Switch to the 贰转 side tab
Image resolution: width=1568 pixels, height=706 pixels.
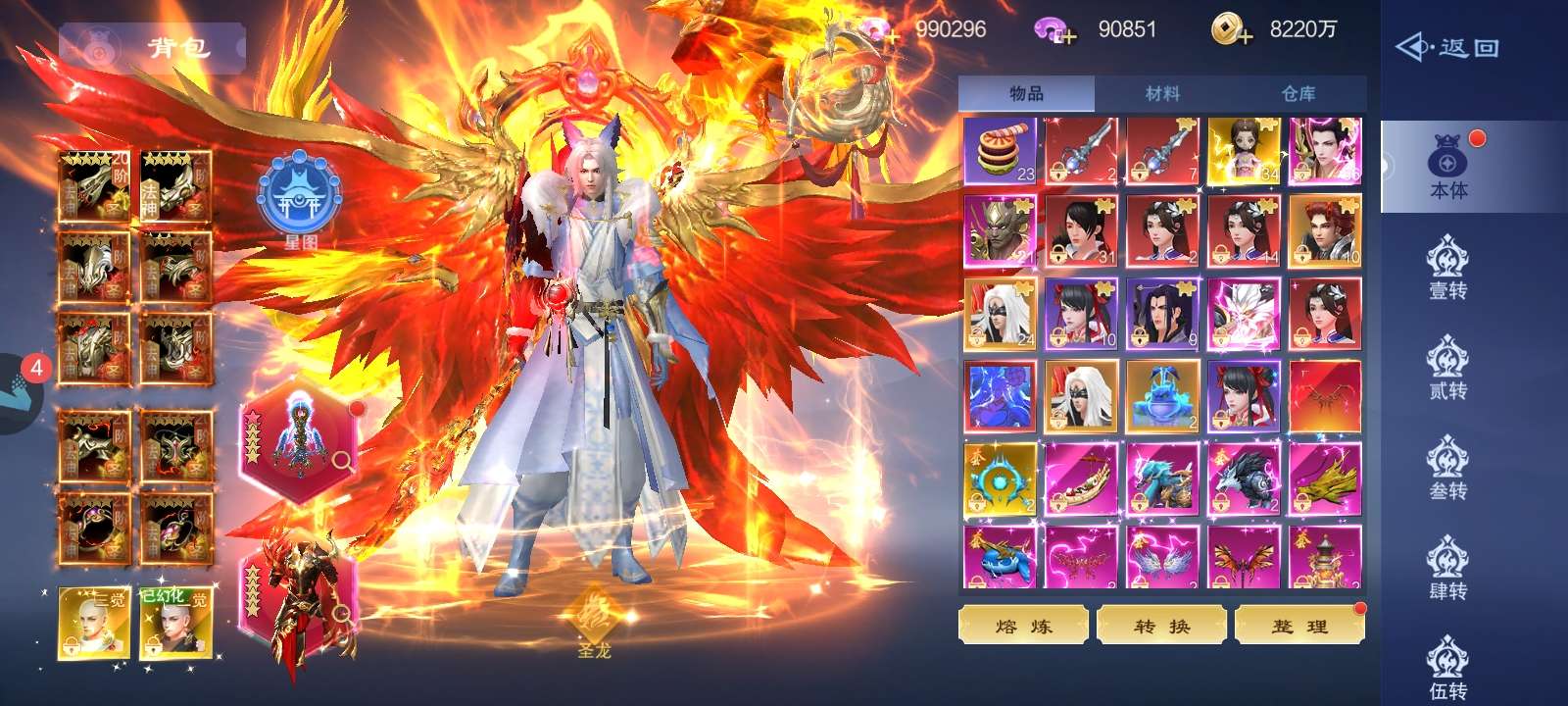pyautogui.click(x=1448, y=369)
